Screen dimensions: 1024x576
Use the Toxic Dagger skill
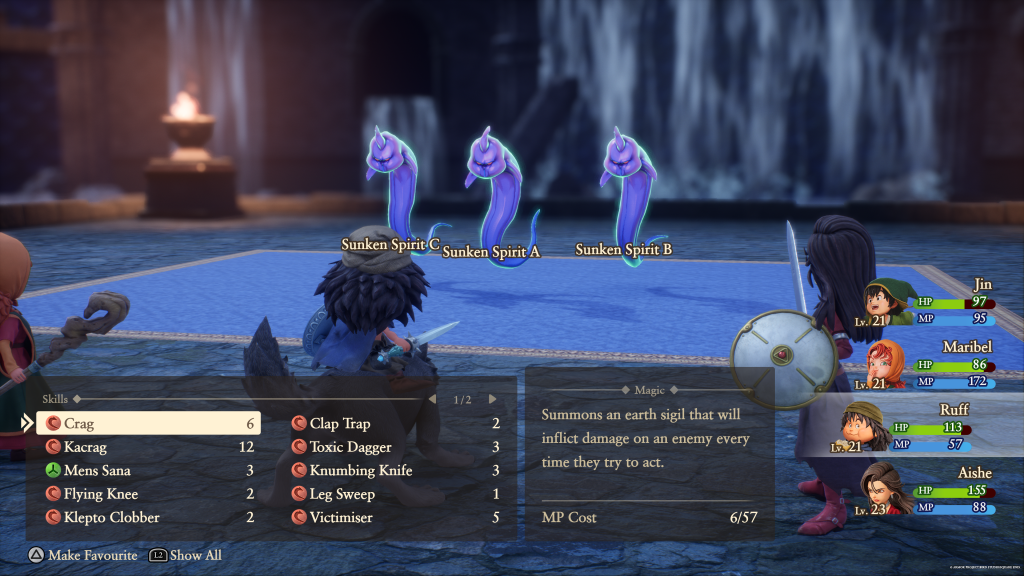(394, 447)
